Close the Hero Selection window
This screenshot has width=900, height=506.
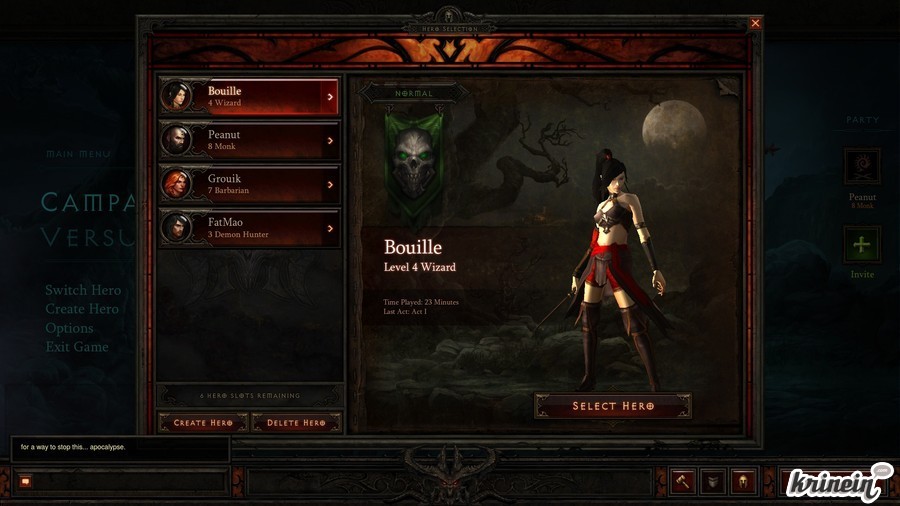[x=755, y=23]
